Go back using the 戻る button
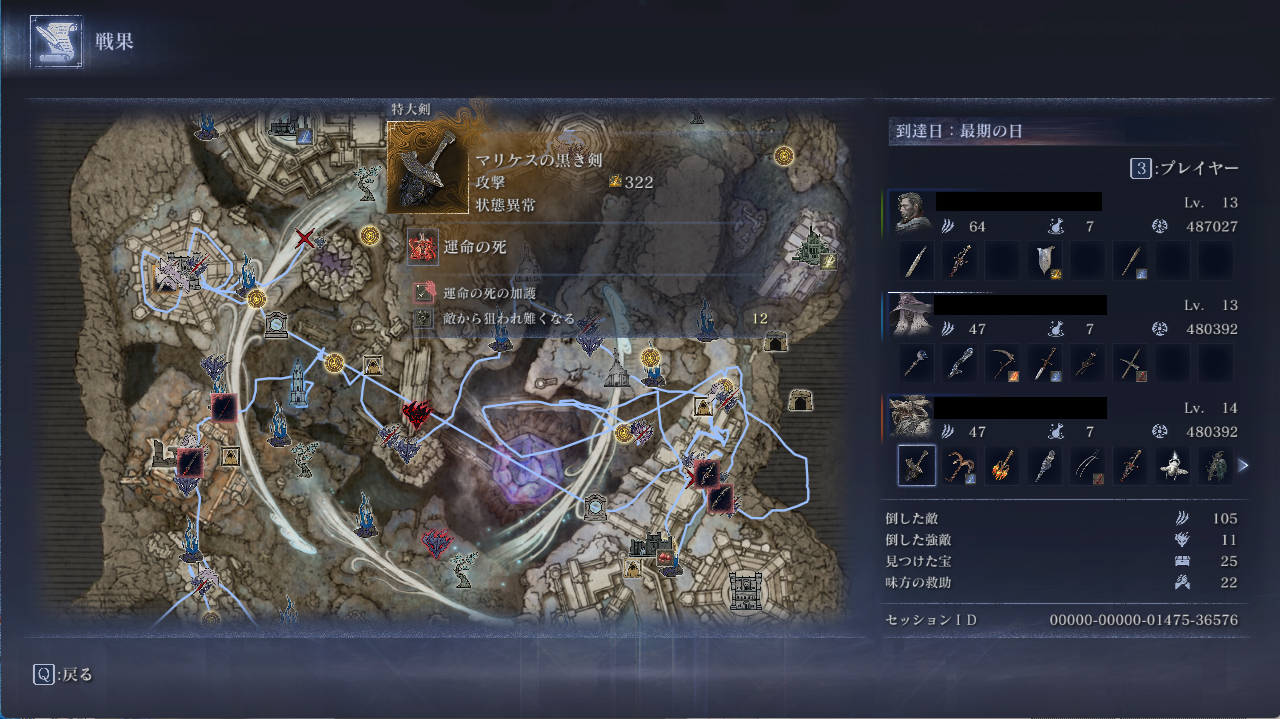 65,674
